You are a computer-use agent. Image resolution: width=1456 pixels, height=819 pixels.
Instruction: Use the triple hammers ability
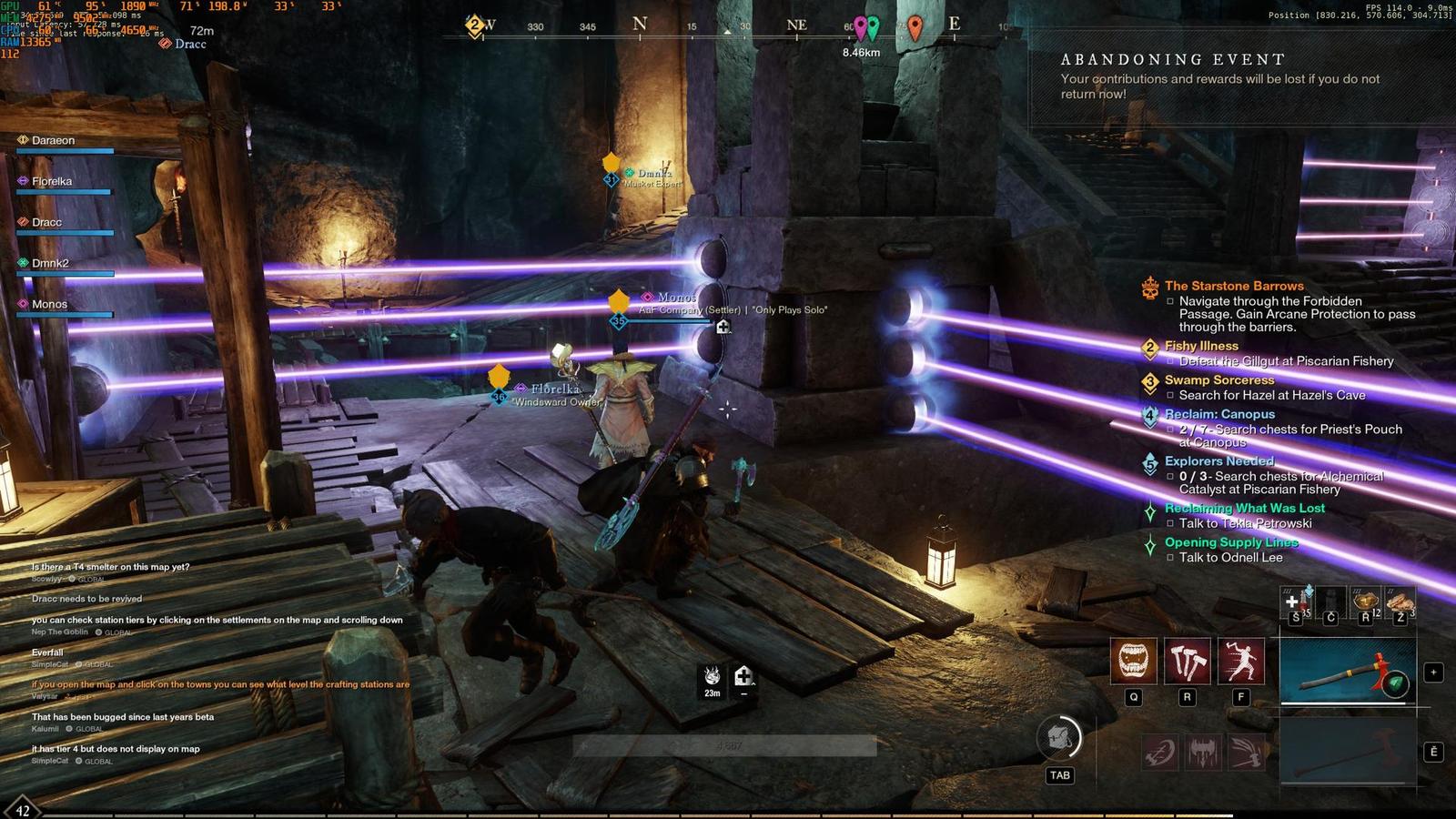coord(1187,660)
